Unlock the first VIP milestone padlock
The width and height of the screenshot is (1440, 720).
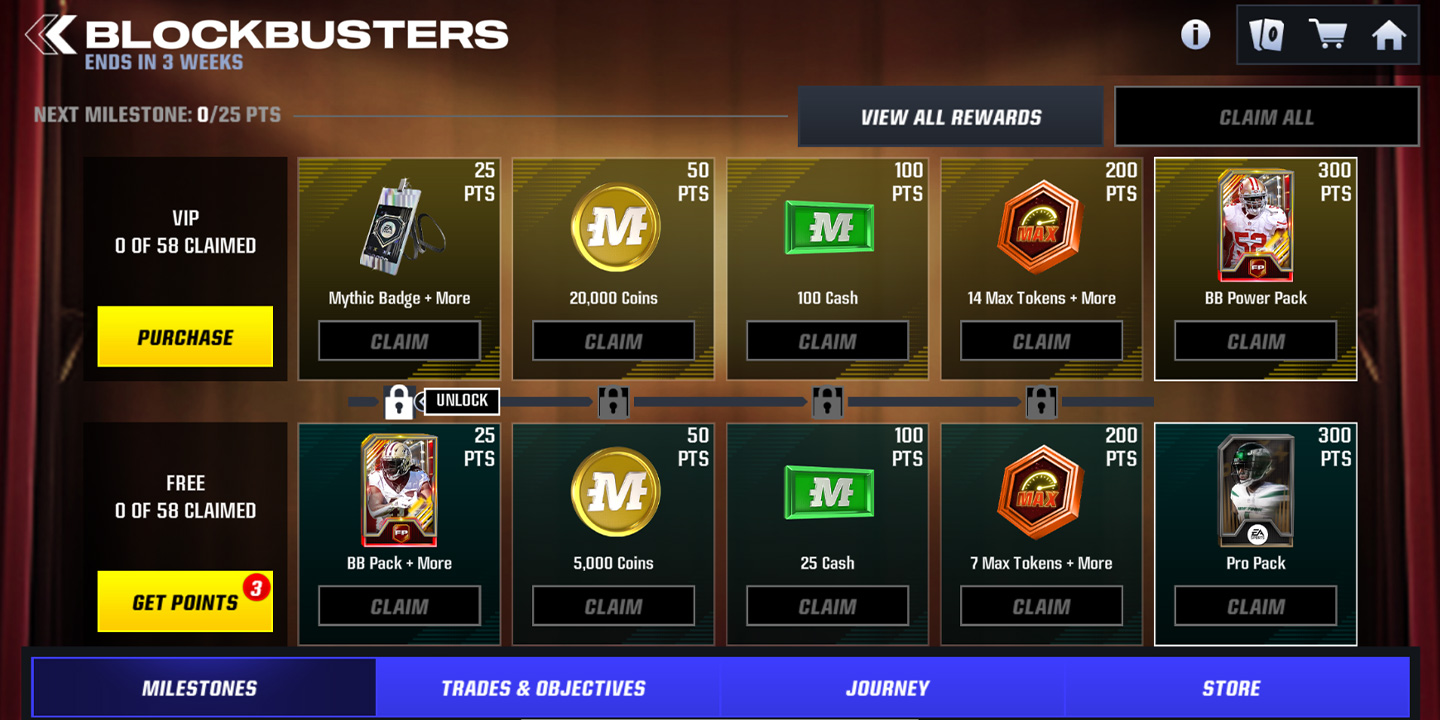[399, 401]
